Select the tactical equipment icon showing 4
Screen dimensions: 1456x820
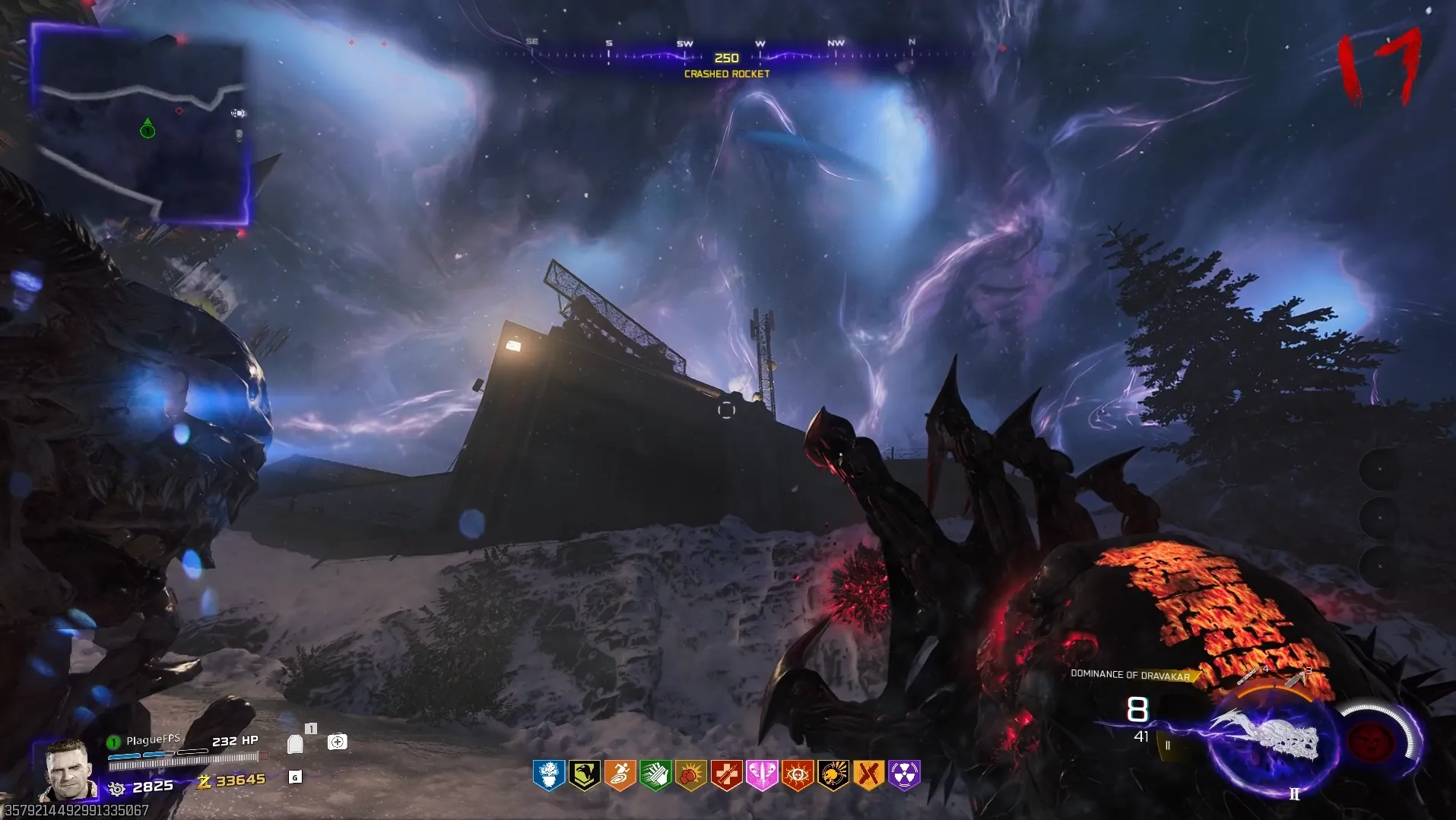(x=1251, y=675)
